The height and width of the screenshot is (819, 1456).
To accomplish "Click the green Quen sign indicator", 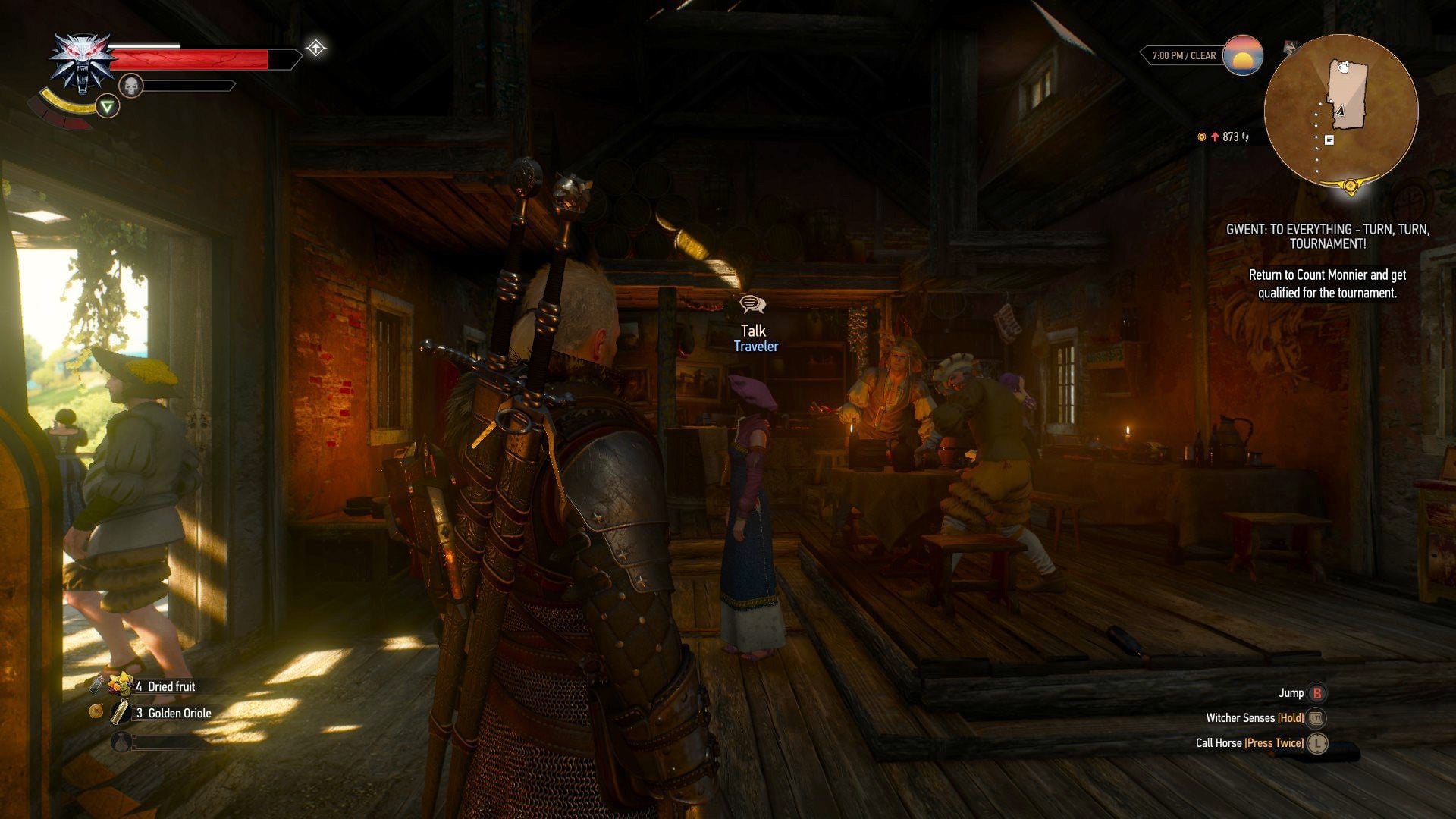I will tap(108, 106).
